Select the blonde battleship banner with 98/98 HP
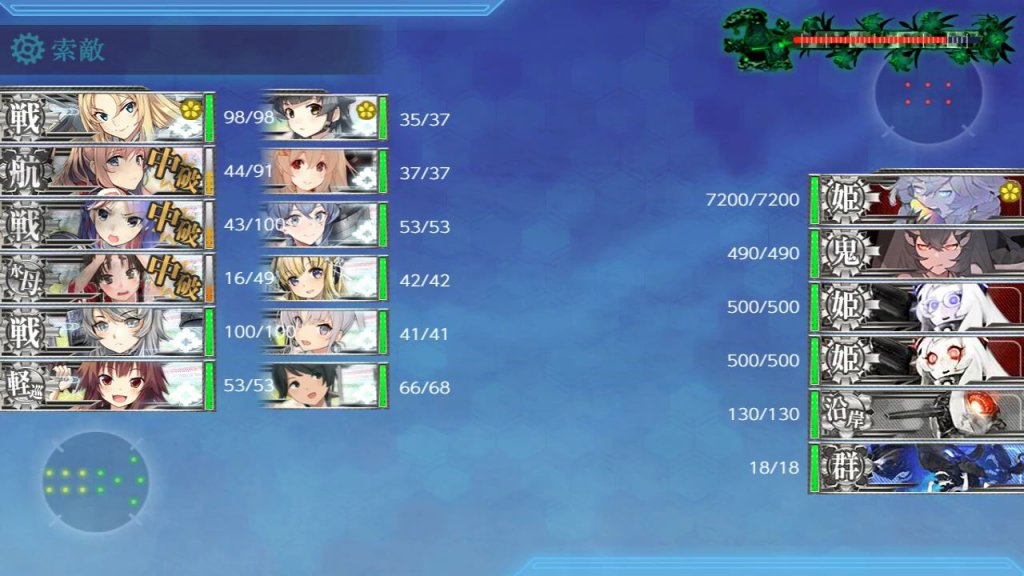The height and width of the screenshot is (576, 1024). coord(107,118)
